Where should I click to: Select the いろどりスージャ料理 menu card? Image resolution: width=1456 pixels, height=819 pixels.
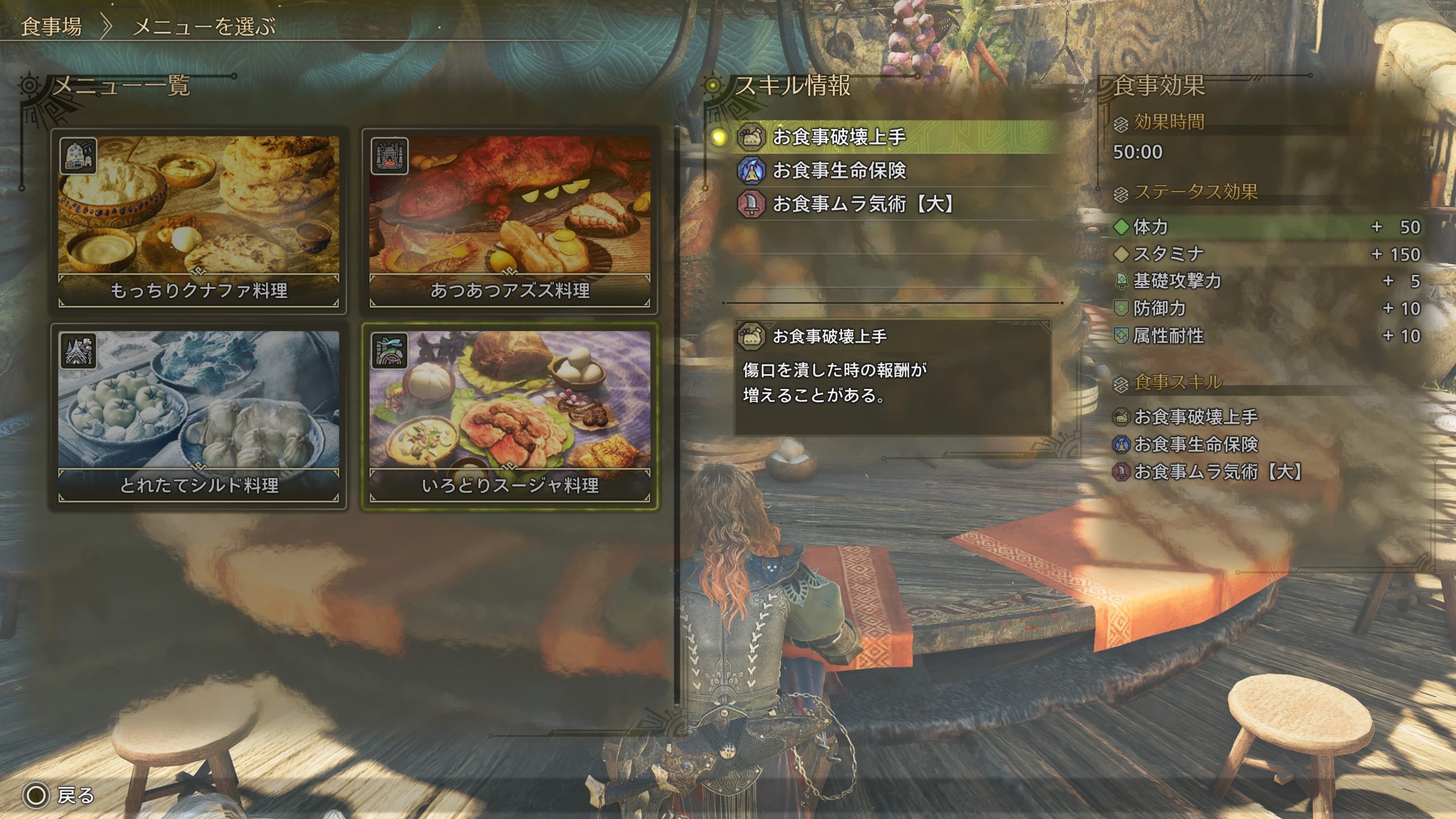[510, 416]
